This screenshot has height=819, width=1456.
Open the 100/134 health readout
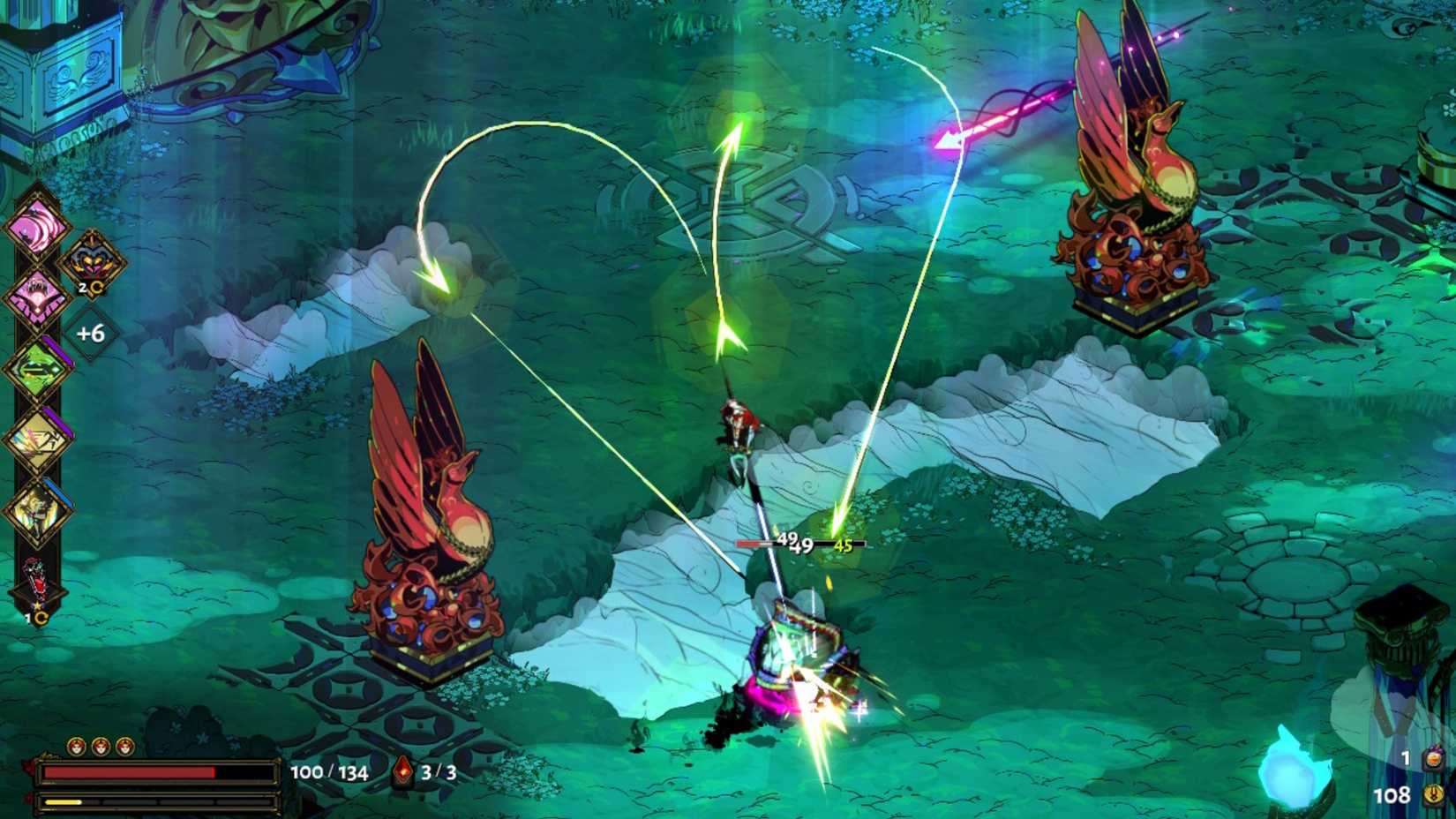329,772
